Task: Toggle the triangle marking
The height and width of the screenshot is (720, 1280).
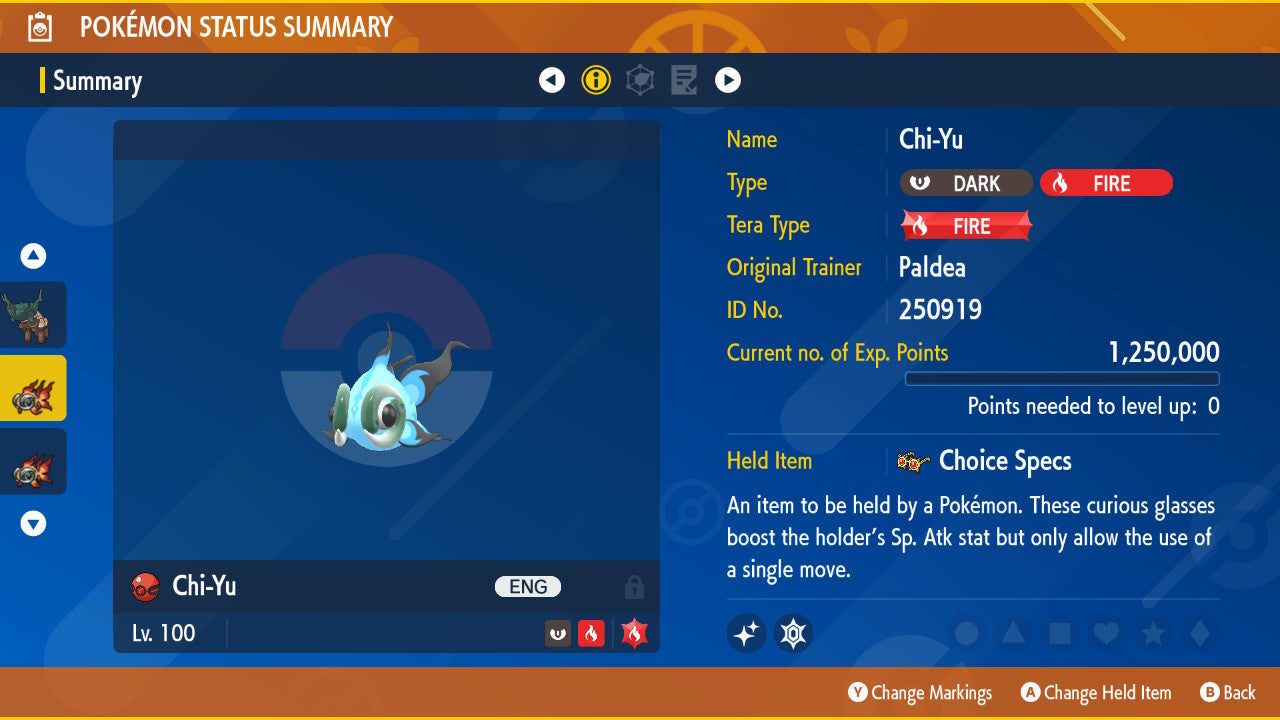Action: pyautogui.click(x=1013, y=633)
